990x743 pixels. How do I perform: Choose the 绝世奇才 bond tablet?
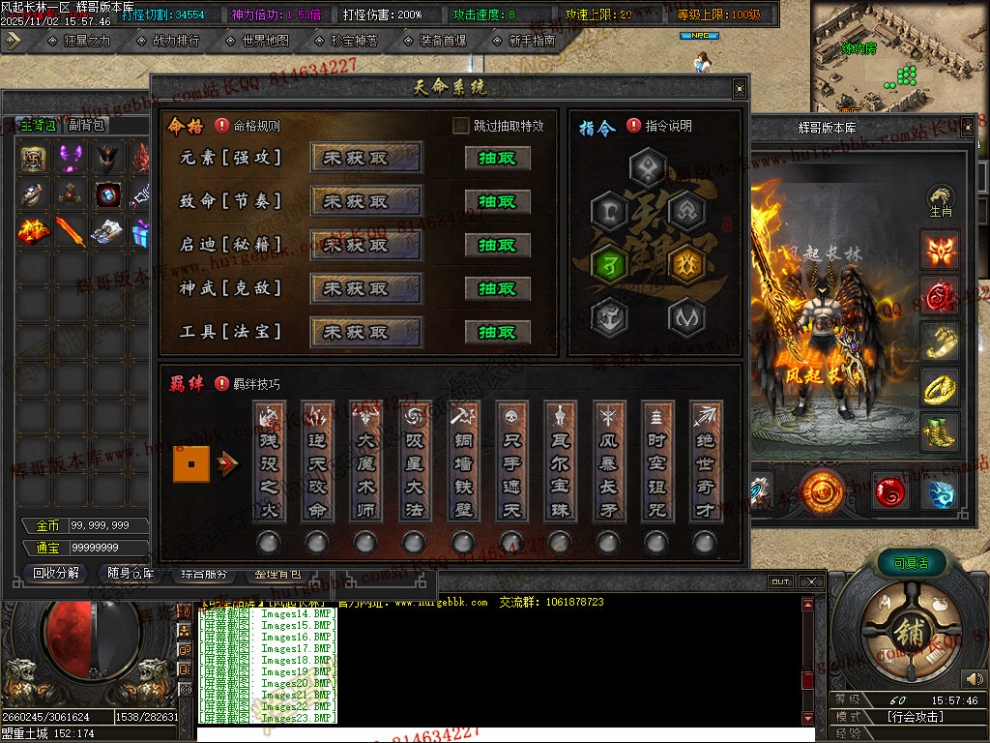pos(706,461)
